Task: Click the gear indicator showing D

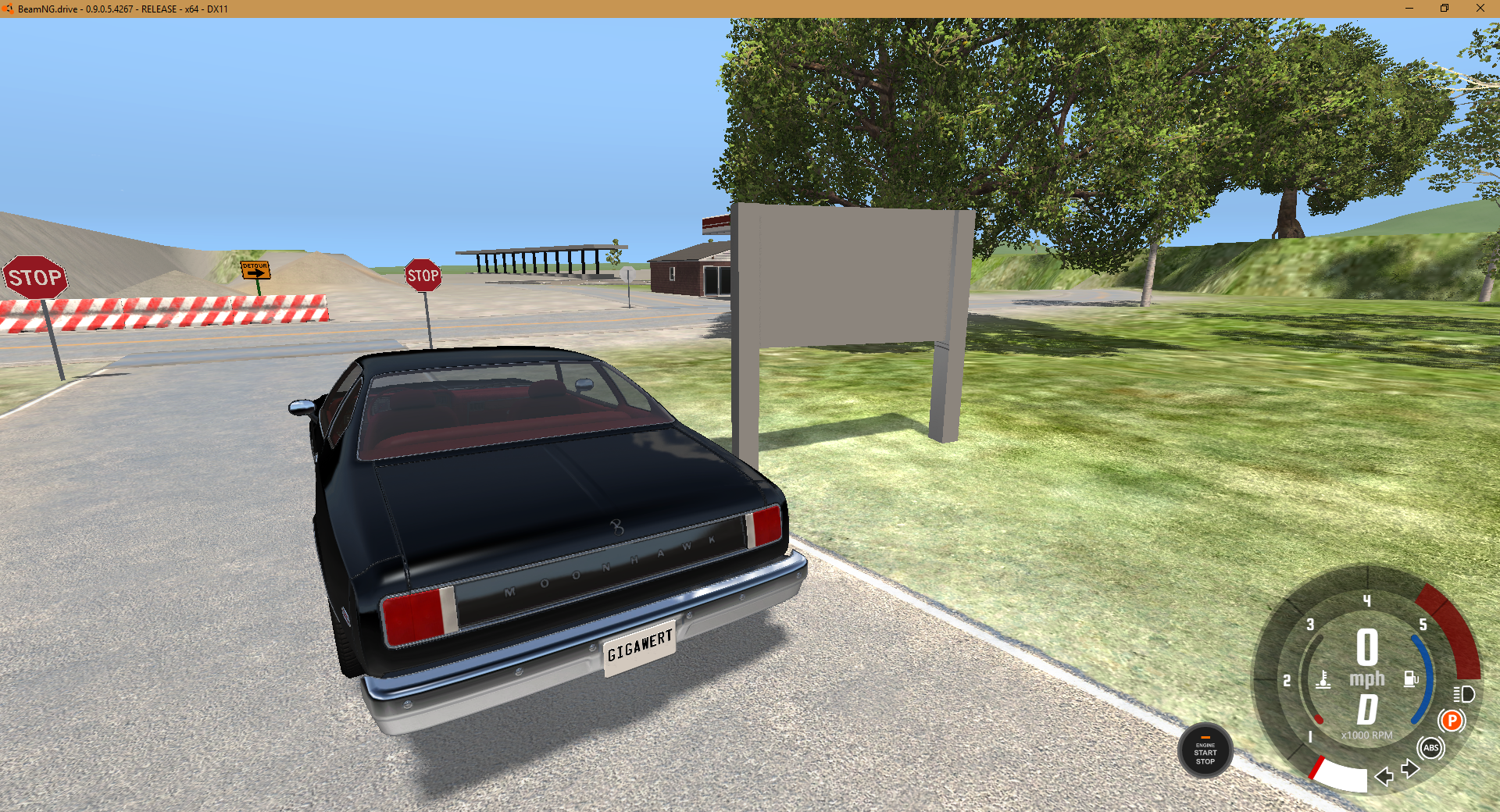Action: [1367, 708]
